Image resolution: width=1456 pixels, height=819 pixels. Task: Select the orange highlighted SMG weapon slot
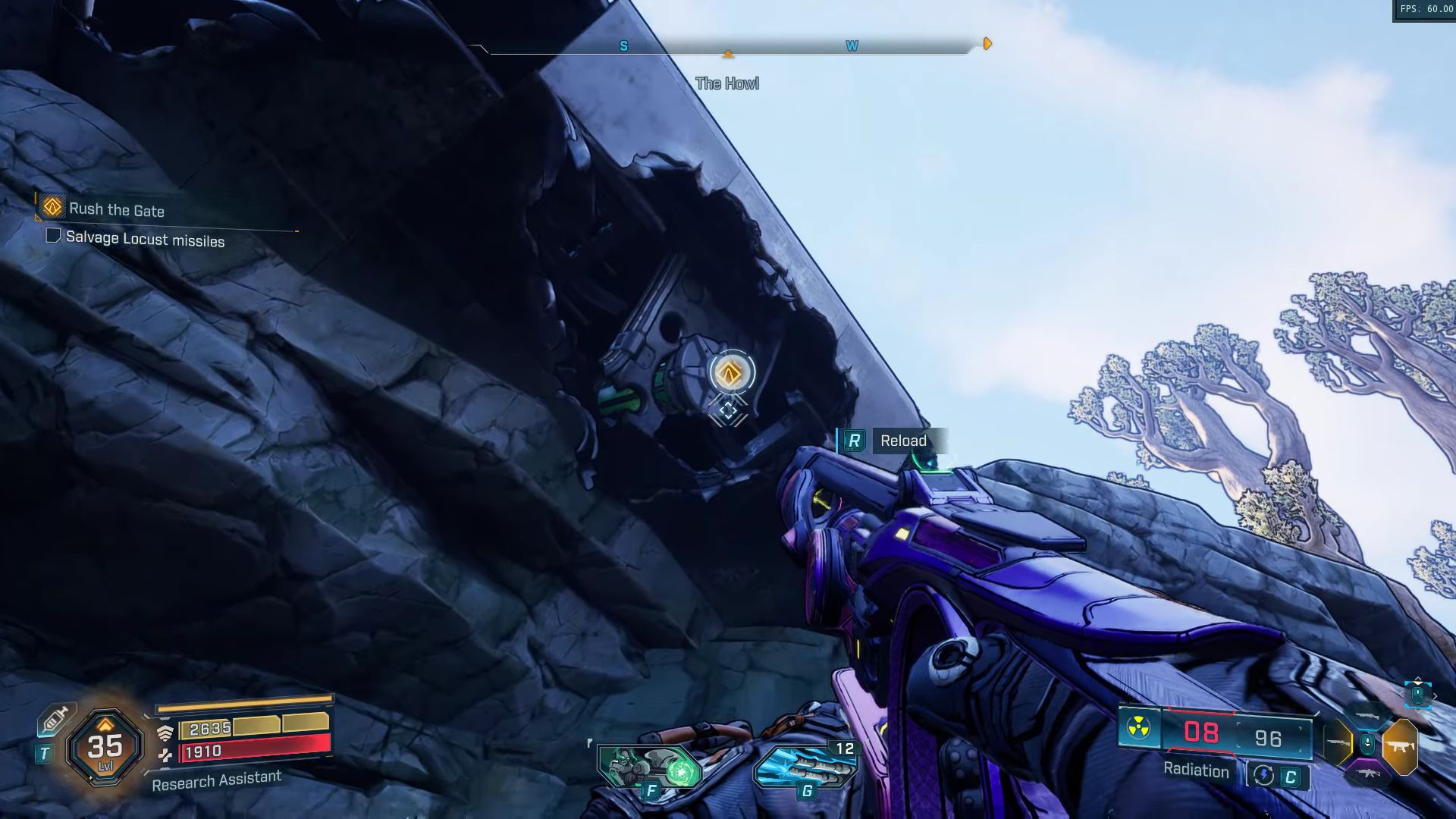tap(1400, 747)
